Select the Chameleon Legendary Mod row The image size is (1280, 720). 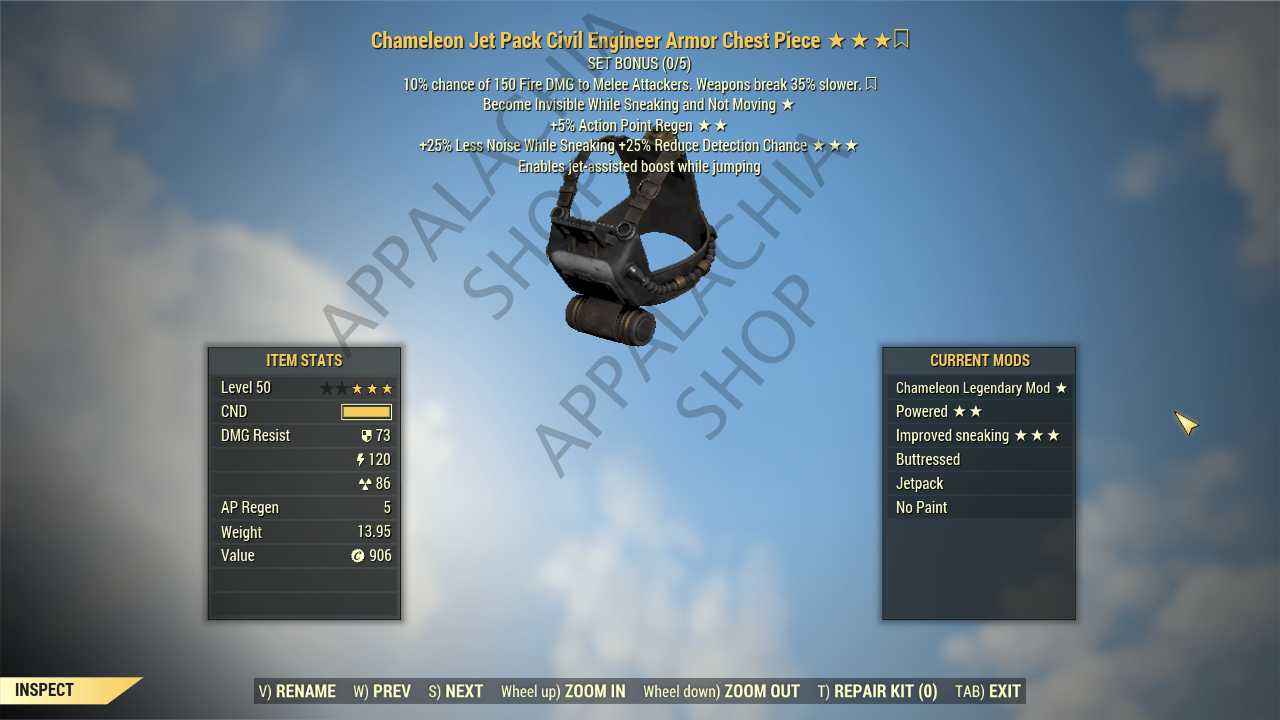click(979, 388)
